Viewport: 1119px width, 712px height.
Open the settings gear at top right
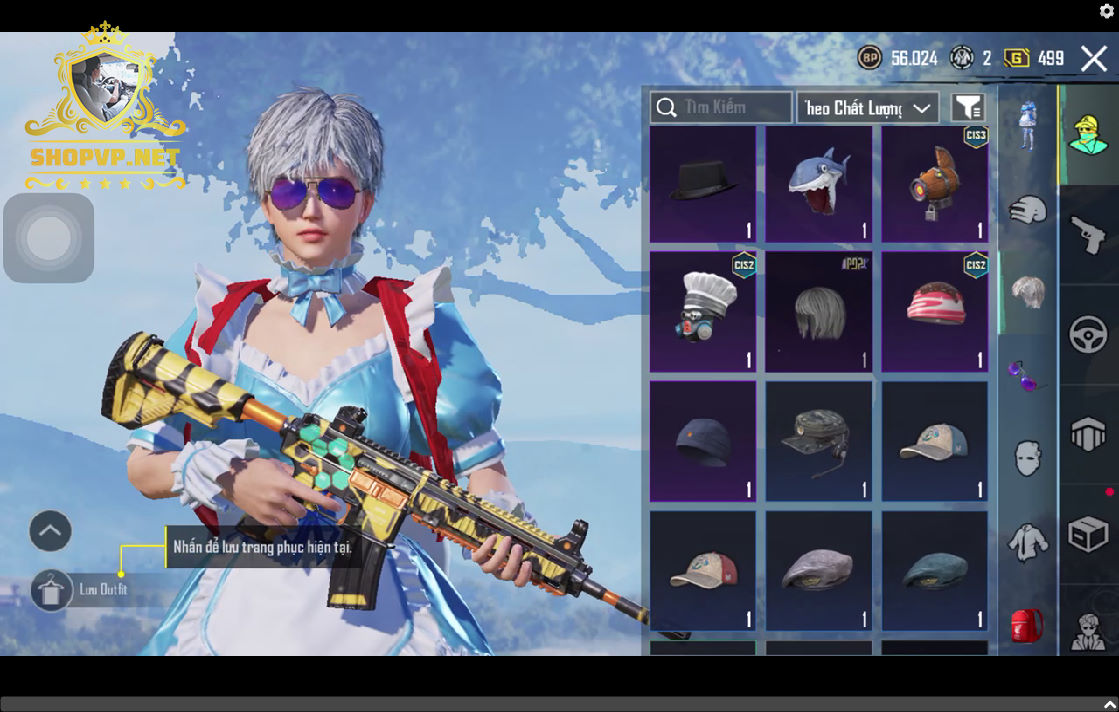click(1107, 11)
